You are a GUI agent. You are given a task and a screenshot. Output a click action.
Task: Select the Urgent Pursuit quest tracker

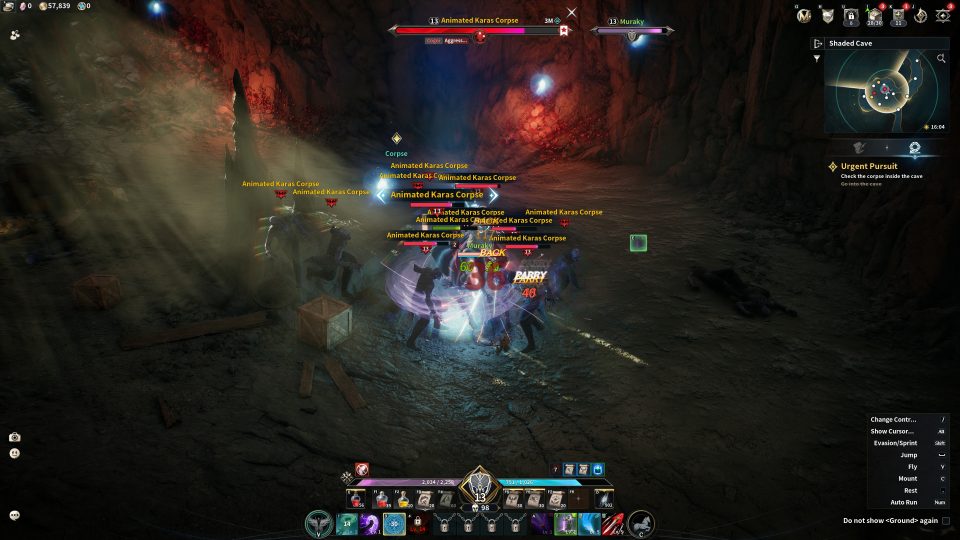868,166
